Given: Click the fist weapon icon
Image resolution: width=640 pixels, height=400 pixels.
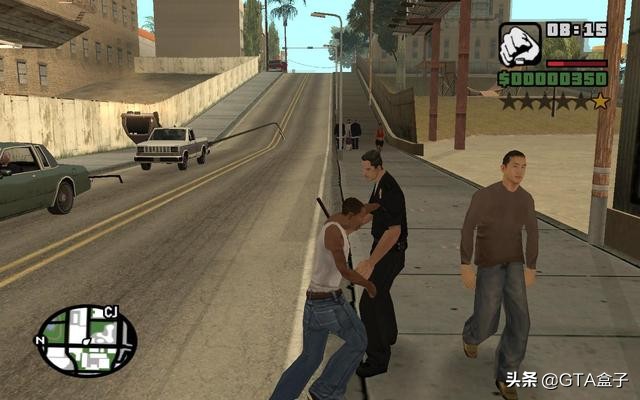Looking at the screenshot, I should [x=519, y=45].
